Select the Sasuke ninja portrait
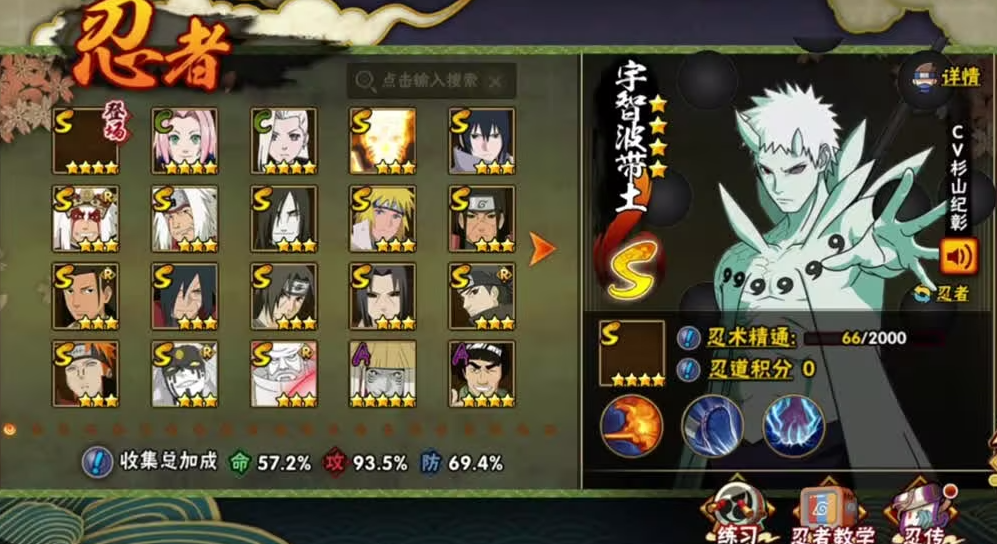 coord(481,141)
